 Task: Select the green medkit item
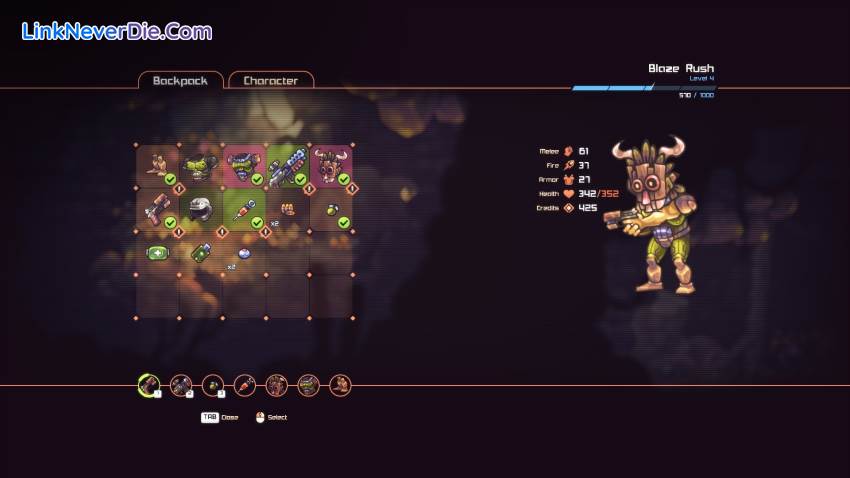tap(157, 252)
